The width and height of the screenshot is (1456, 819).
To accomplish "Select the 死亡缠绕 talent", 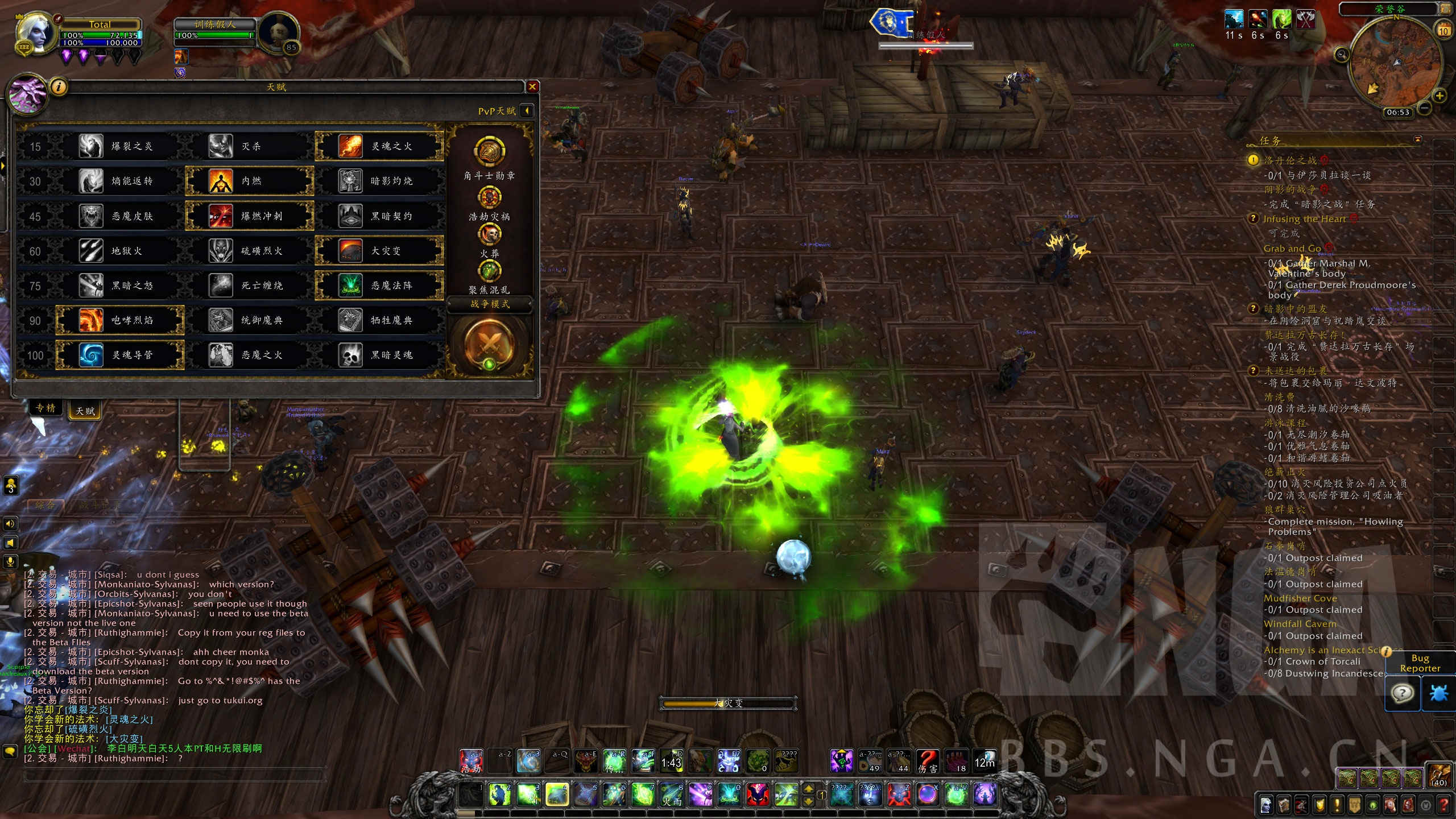I will 250,286.
